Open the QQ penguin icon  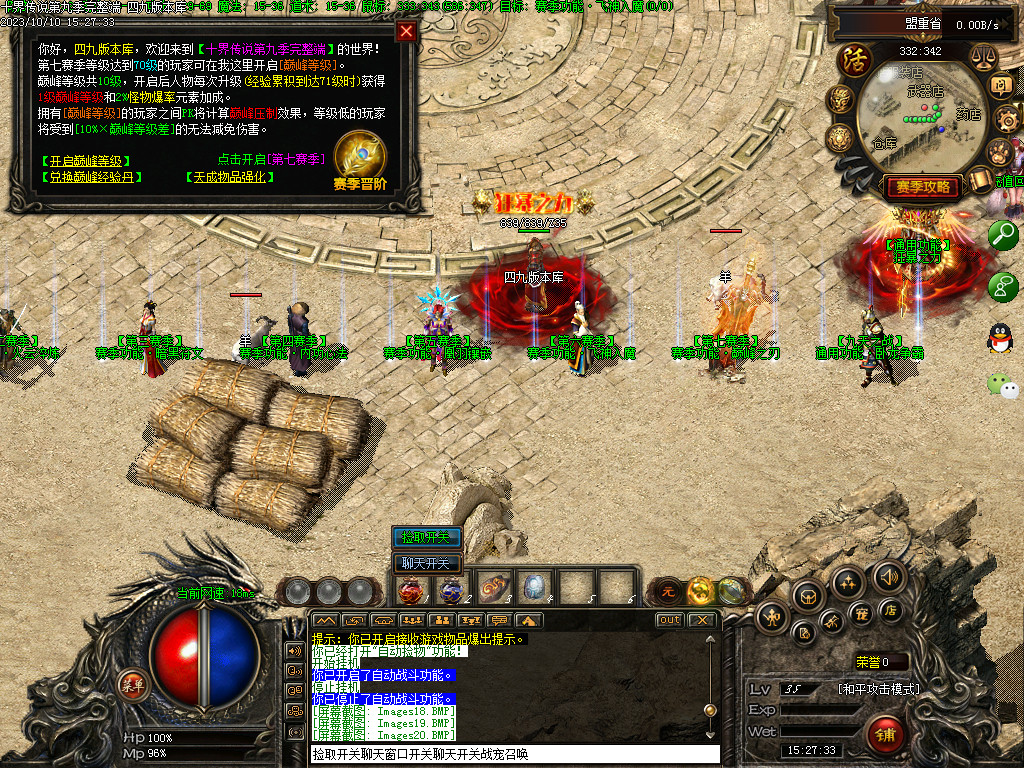coord(1000,338)
